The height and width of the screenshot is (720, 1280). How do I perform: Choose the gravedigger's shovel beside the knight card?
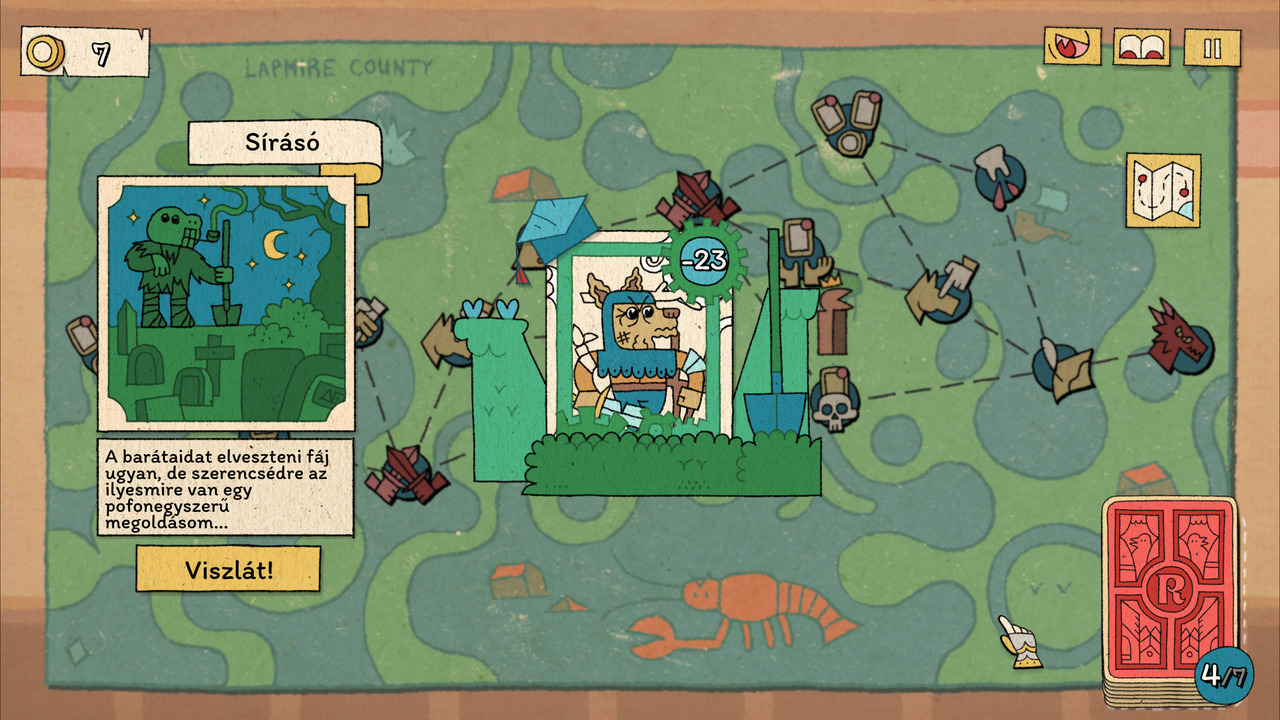tap(773, 390)
